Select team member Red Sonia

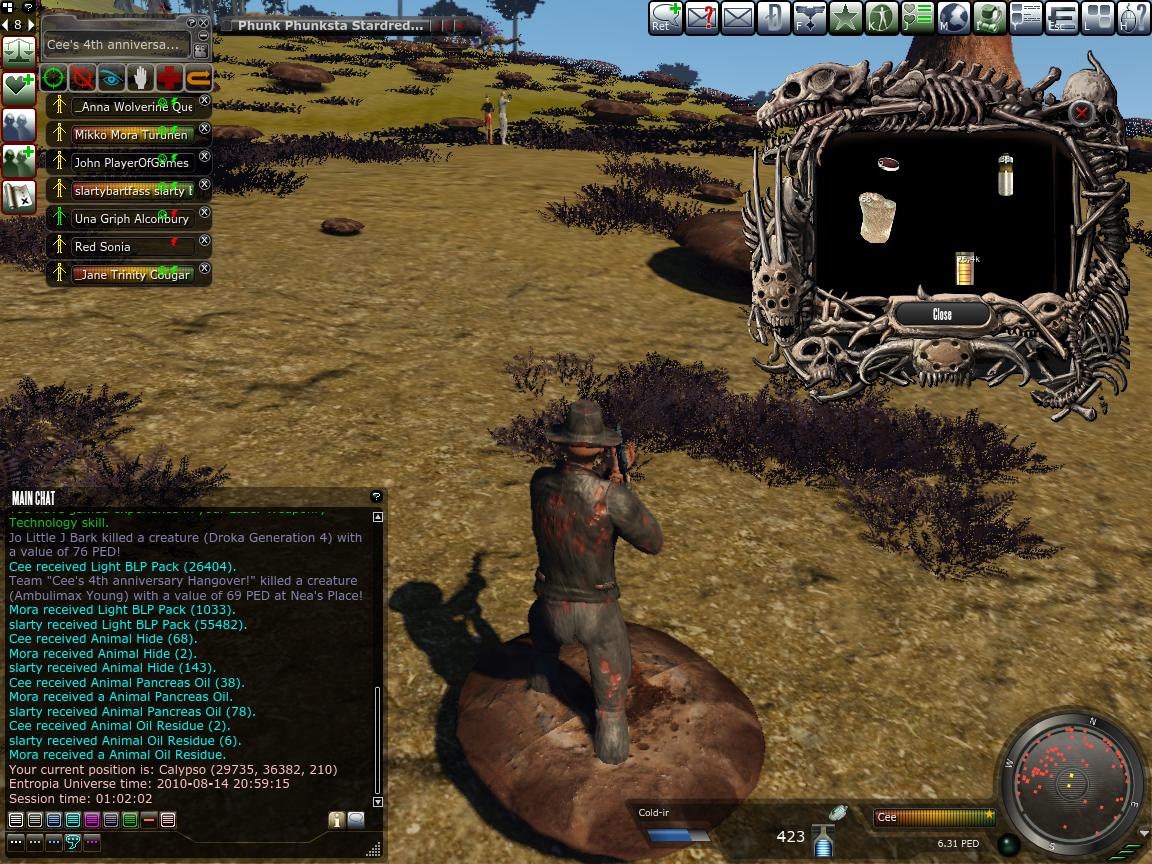pos(102,246)
